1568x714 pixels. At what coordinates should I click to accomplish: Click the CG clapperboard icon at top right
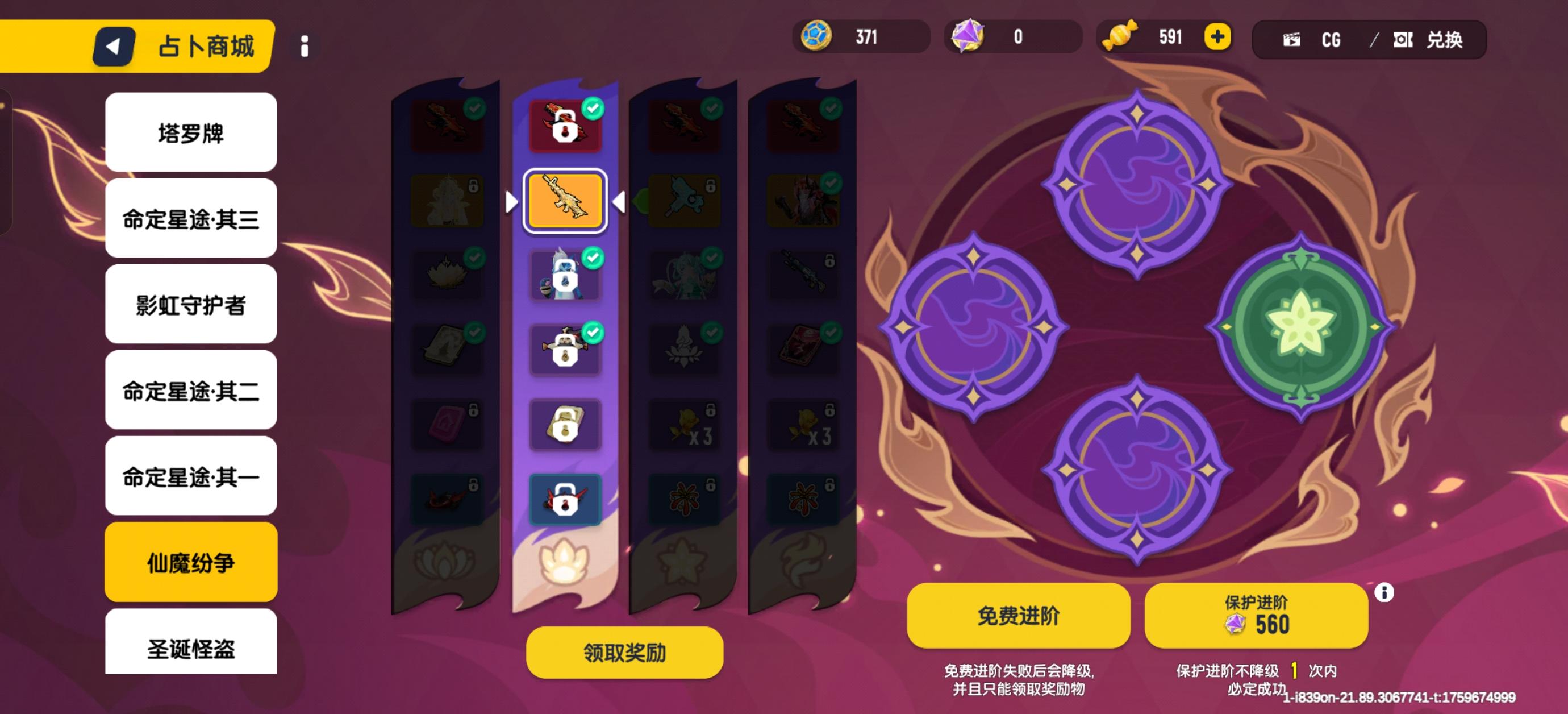click(x=1293, y=39)
